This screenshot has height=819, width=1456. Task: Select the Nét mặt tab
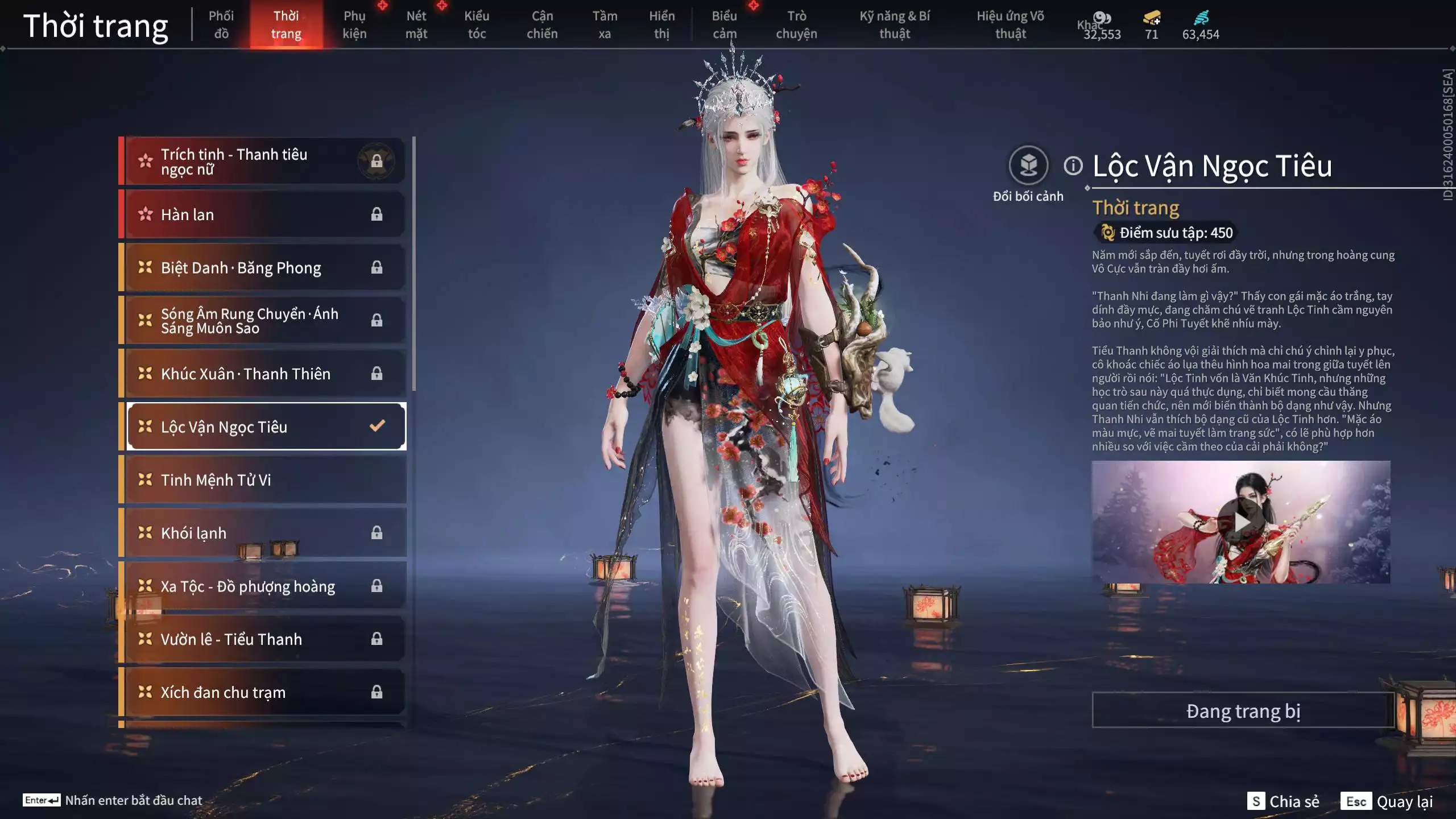416,25
